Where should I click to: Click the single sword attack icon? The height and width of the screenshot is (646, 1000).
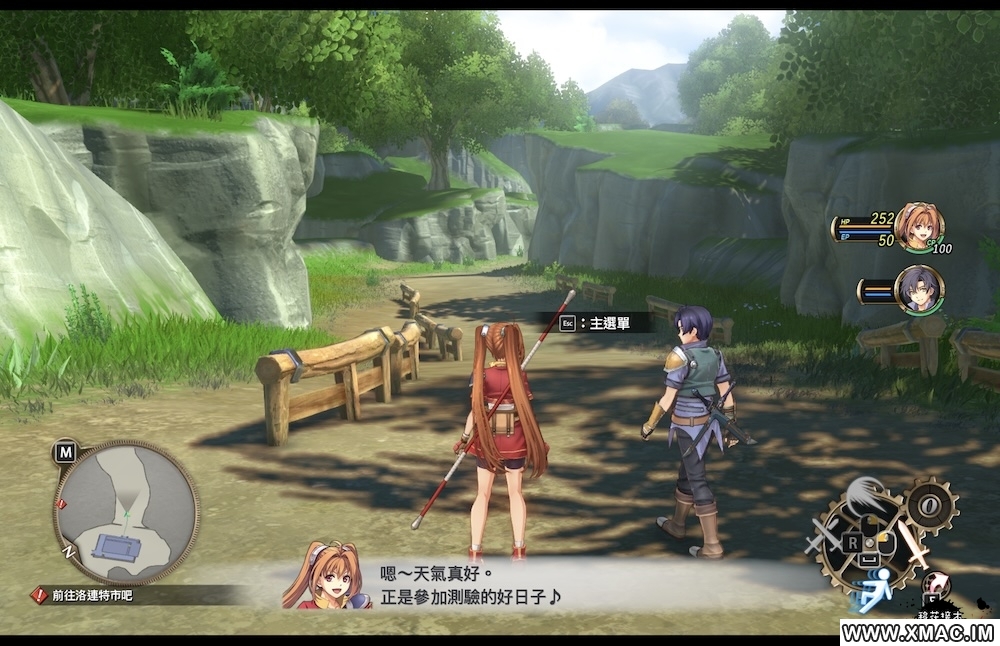click(913, 543)
